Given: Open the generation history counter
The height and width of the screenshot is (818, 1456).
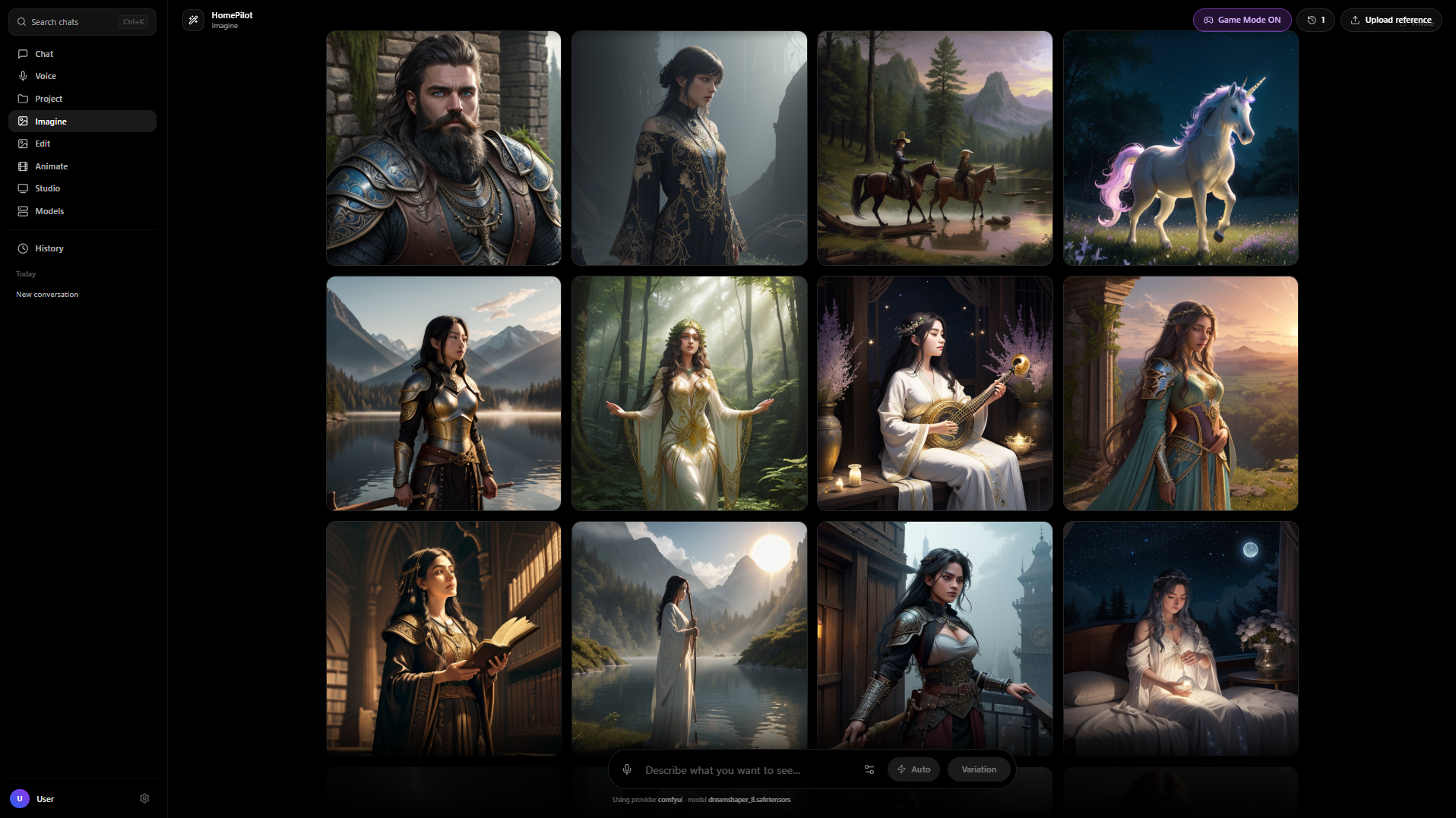Looking at the screenshot, I should coord(1315,20).
